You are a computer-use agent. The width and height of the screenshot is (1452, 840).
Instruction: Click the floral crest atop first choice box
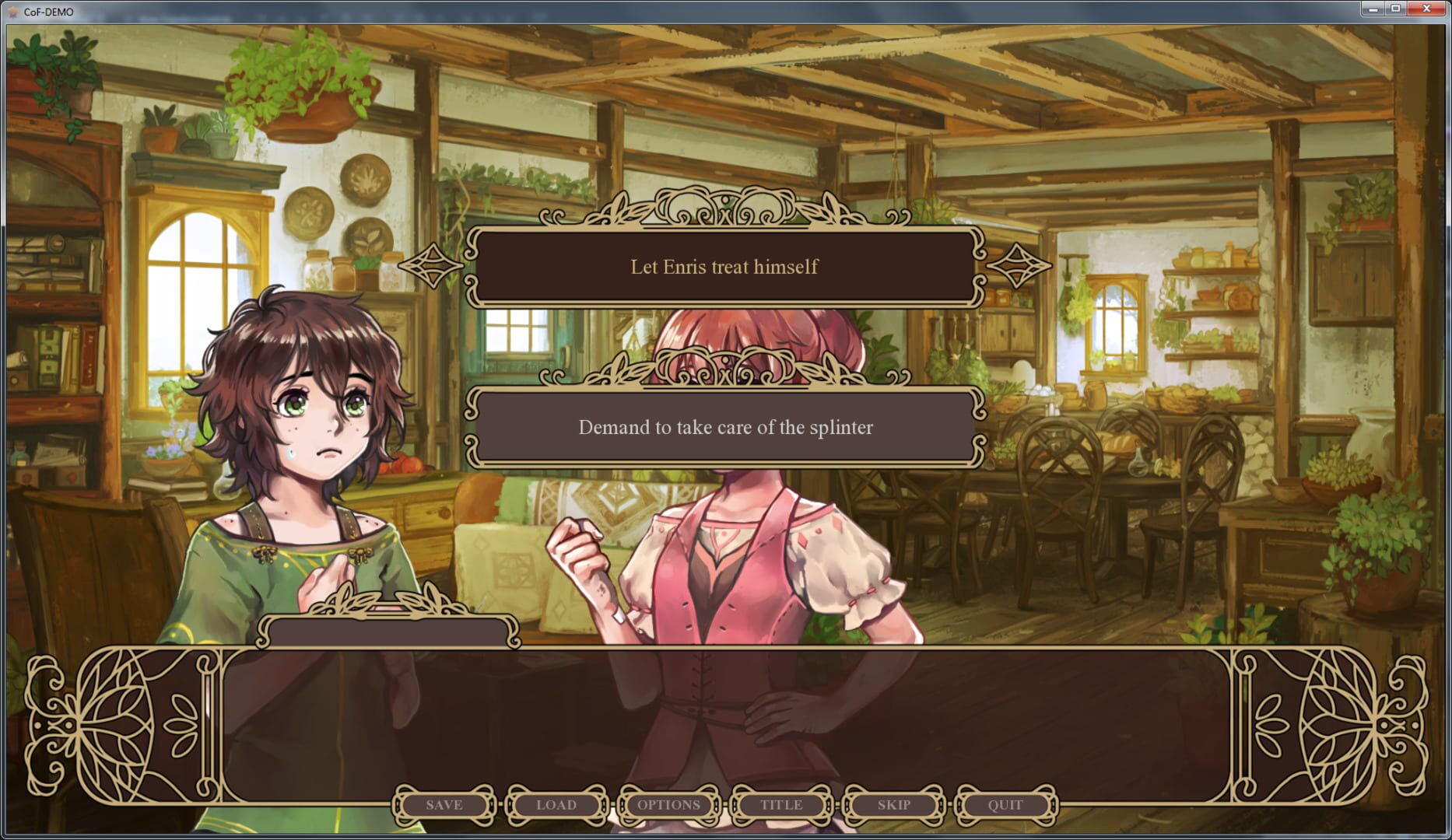[x=724, y=211]
